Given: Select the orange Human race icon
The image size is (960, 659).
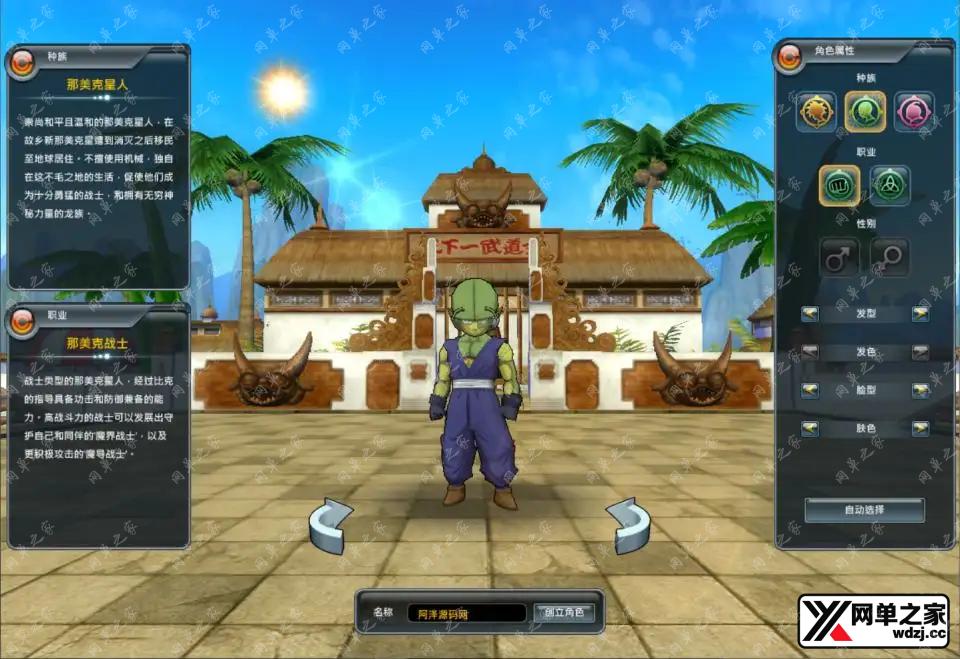Looking at the screenshot, I should [816, 111].
